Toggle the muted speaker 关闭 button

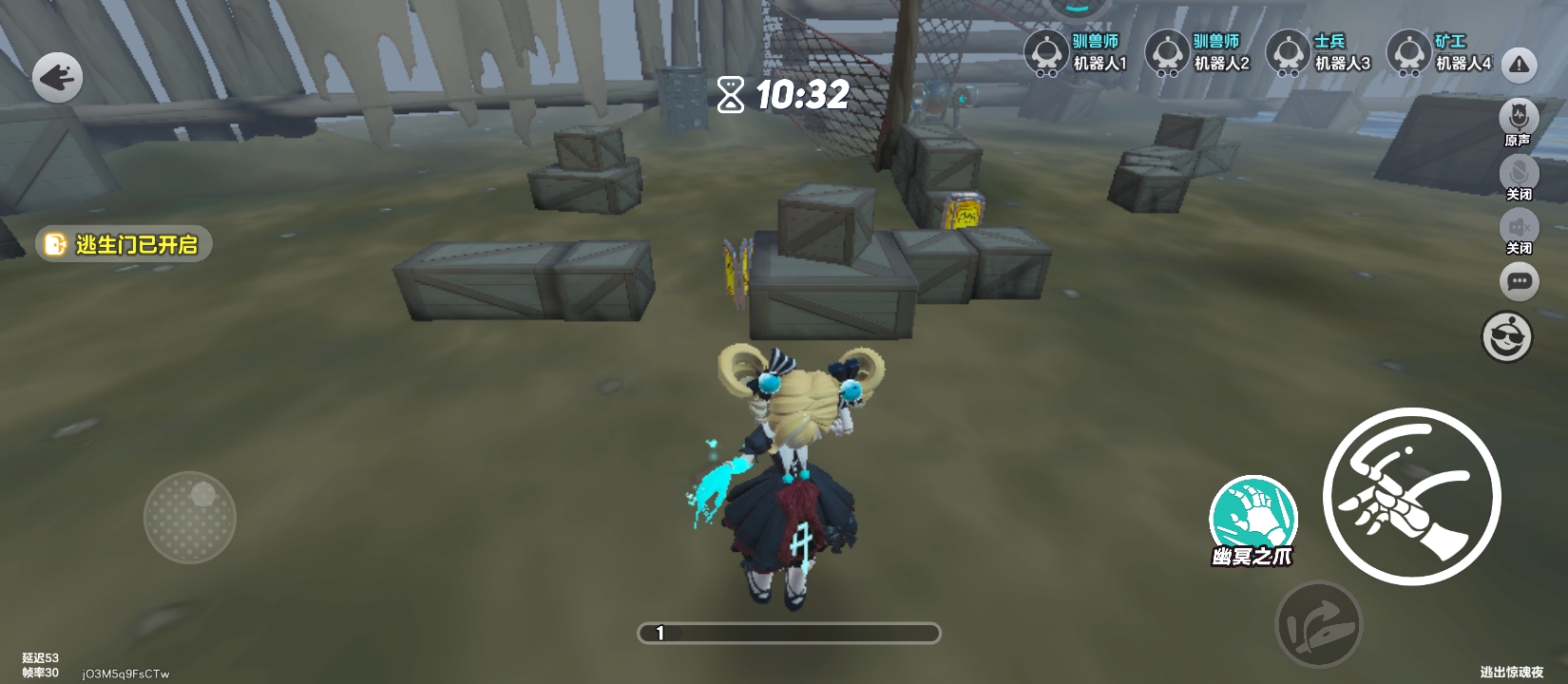coord(1519,228)
